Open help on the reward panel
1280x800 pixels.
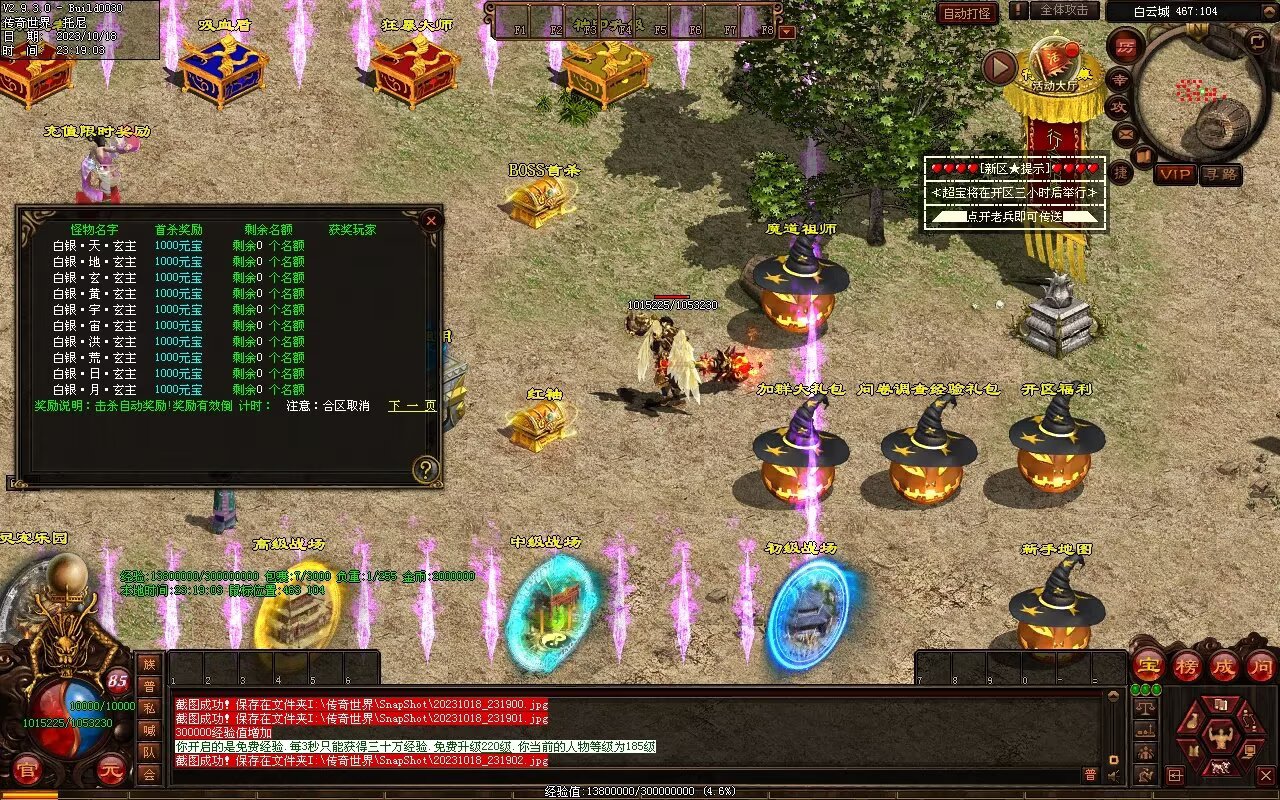tap(426, 469)
